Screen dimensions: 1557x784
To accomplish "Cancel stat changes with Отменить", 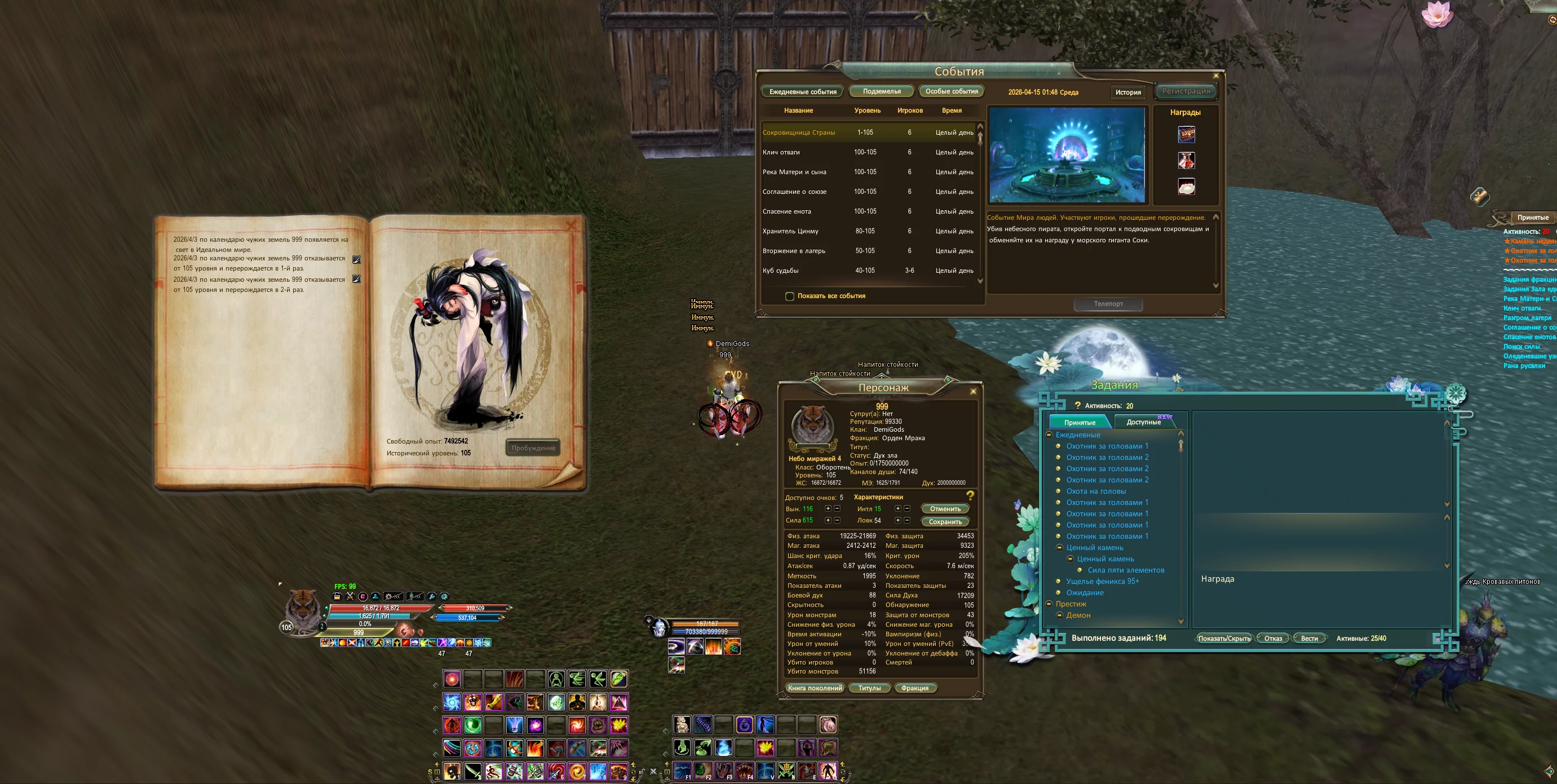I will tap(945, 509).
